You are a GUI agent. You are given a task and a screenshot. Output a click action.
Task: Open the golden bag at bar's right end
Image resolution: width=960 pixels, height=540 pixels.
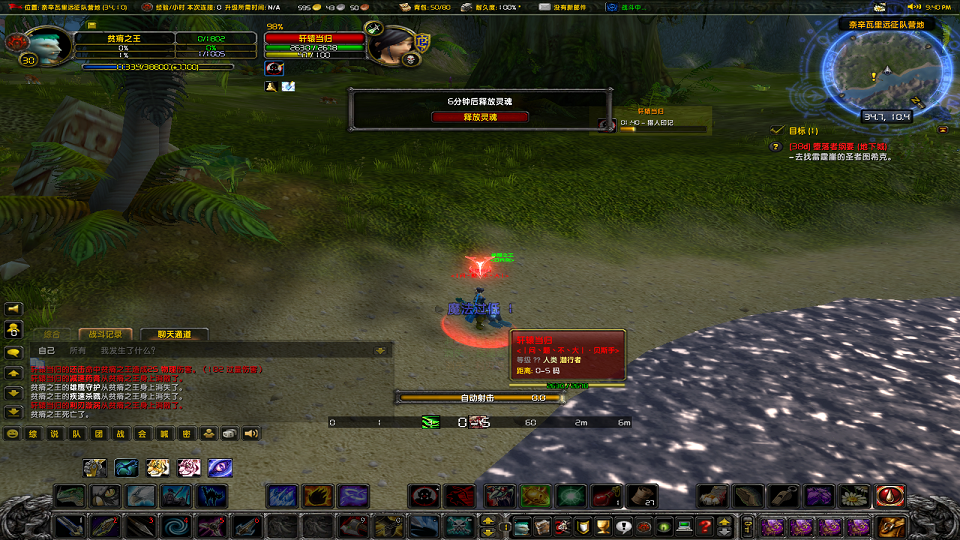pyautogui.click(x=891, y=526)
